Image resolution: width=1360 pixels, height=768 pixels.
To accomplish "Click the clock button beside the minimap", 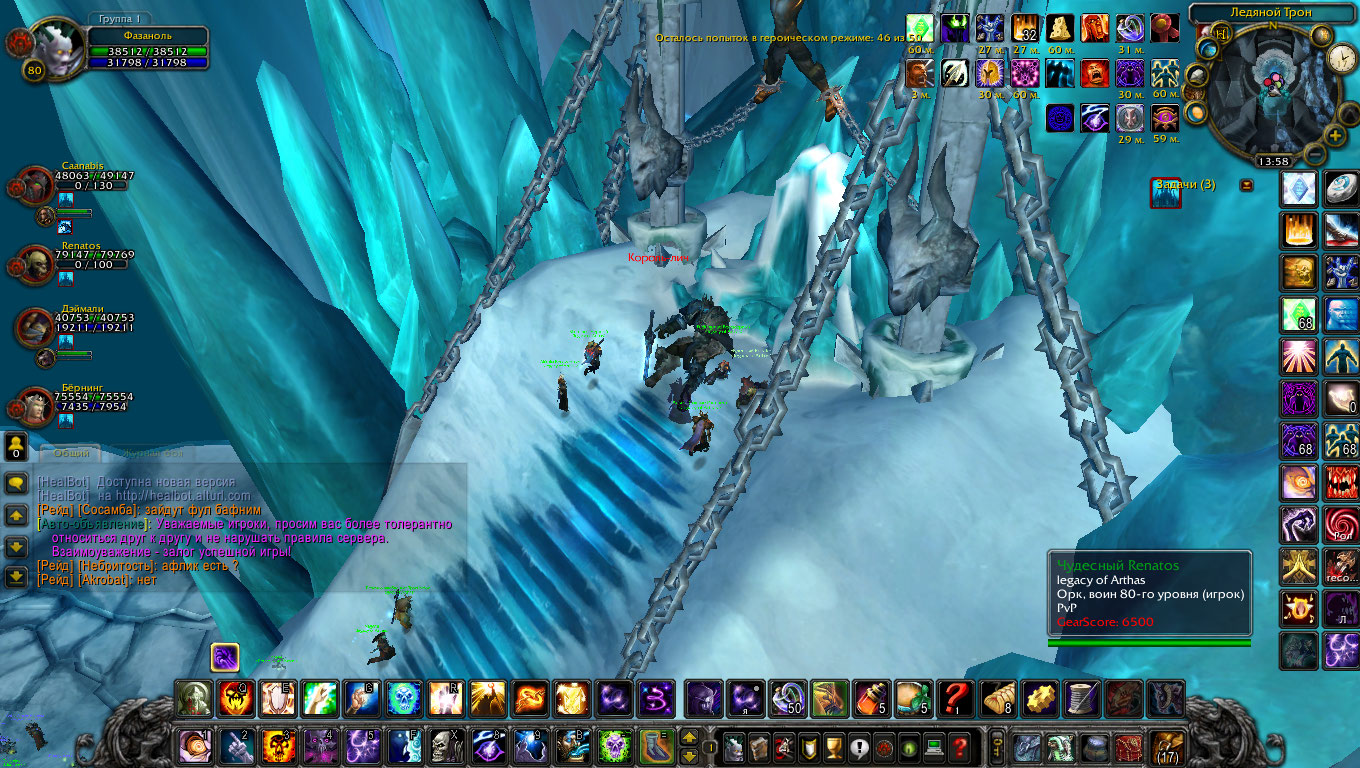I will click(x=1341, y=59).
